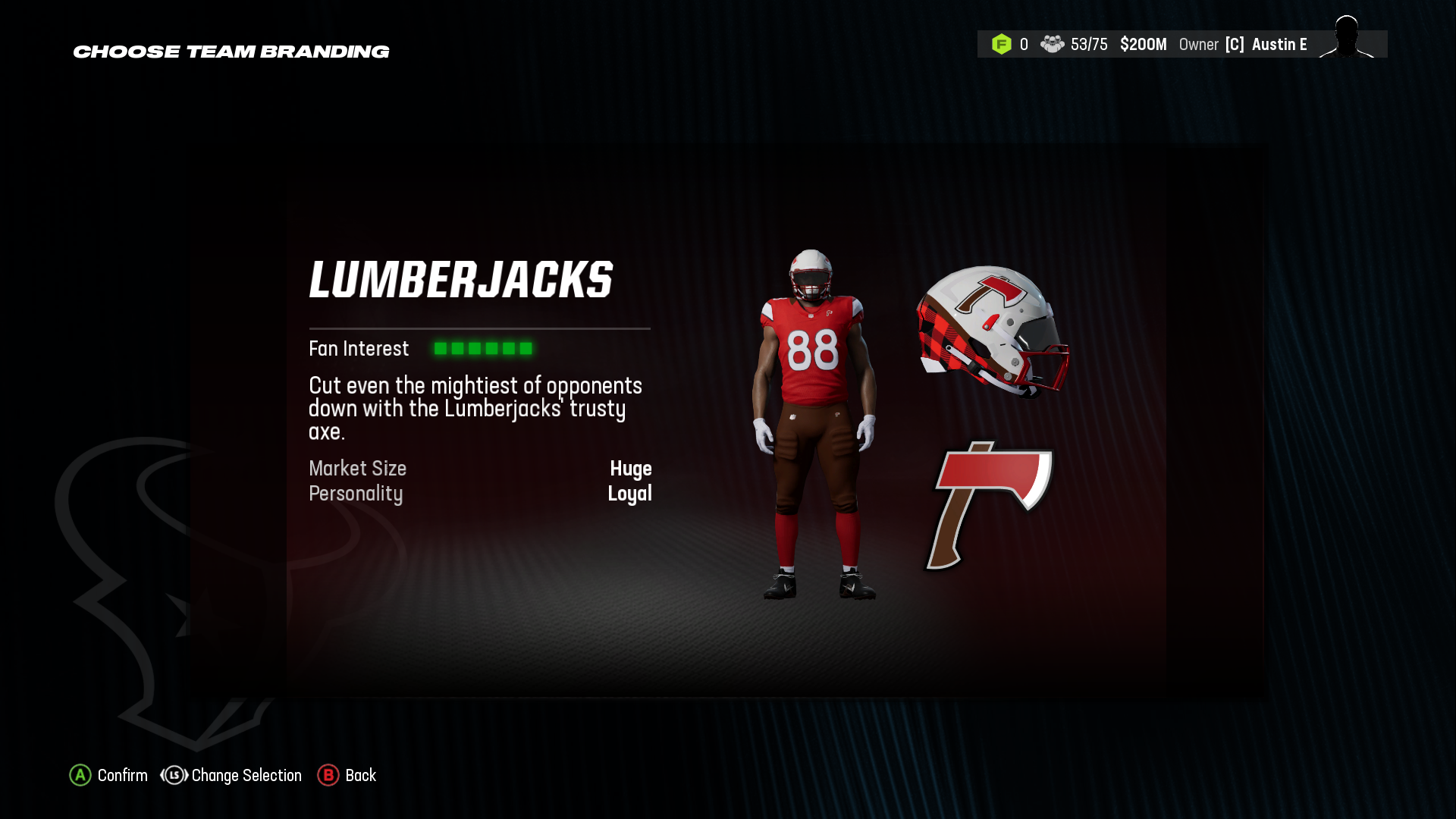
Task: Expand the Personality Loyal setting
Action: (355, 494)
